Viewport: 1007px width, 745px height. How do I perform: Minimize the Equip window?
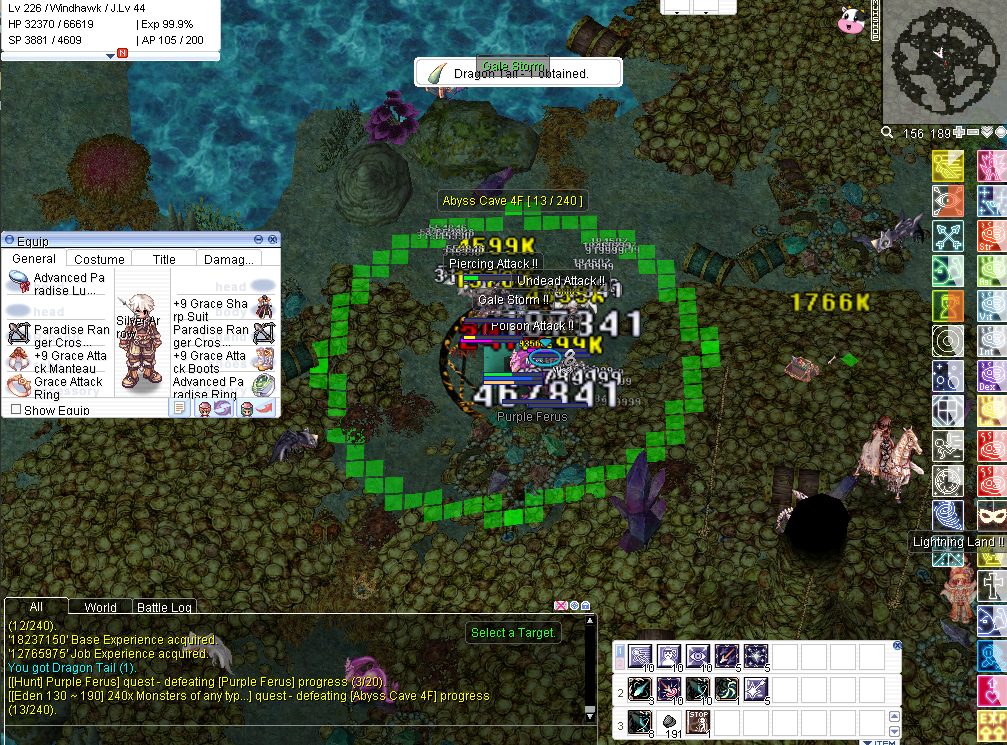(259, 240)
